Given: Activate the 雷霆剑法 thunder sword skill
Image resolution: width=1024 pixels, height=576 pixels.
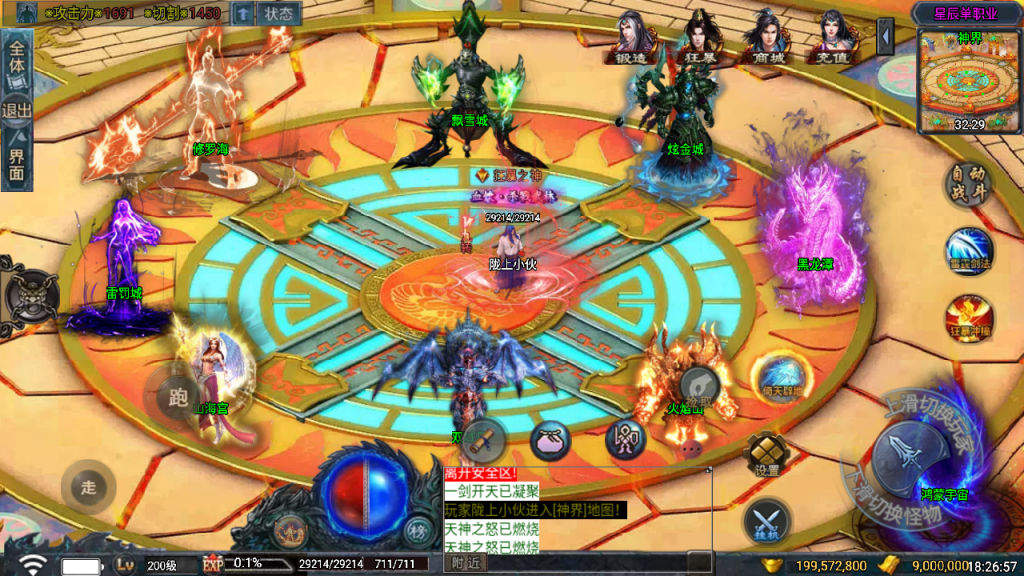Looking at the screenshot, I should click(x=968, y=250).
